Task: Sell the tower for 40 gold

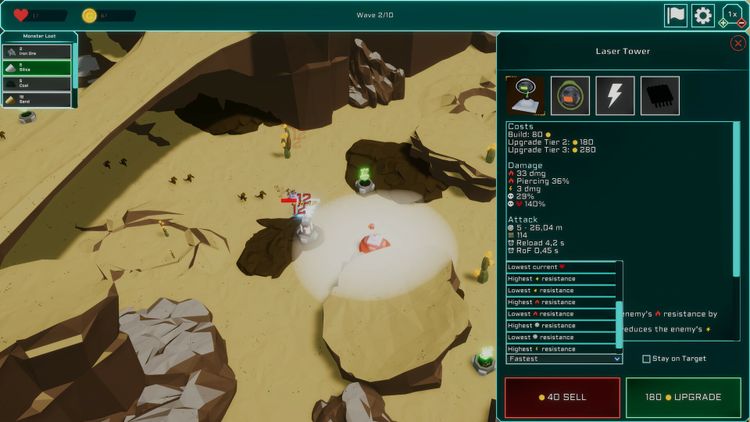Action: click(561, 397)
